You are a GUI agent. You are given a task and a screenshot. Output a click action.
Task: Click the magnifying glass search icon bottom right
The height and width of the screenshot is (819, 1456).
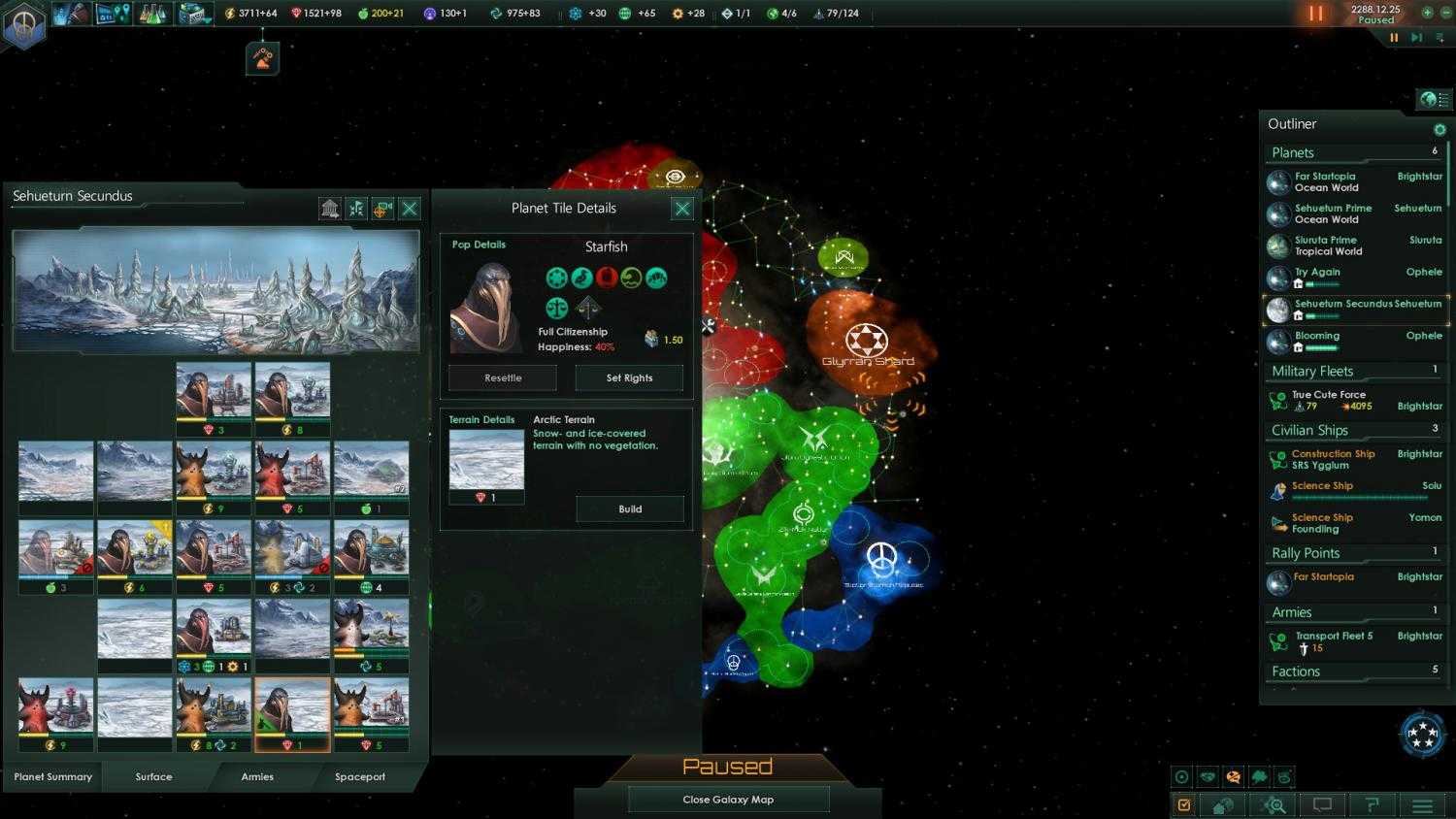pos(1274,804)
